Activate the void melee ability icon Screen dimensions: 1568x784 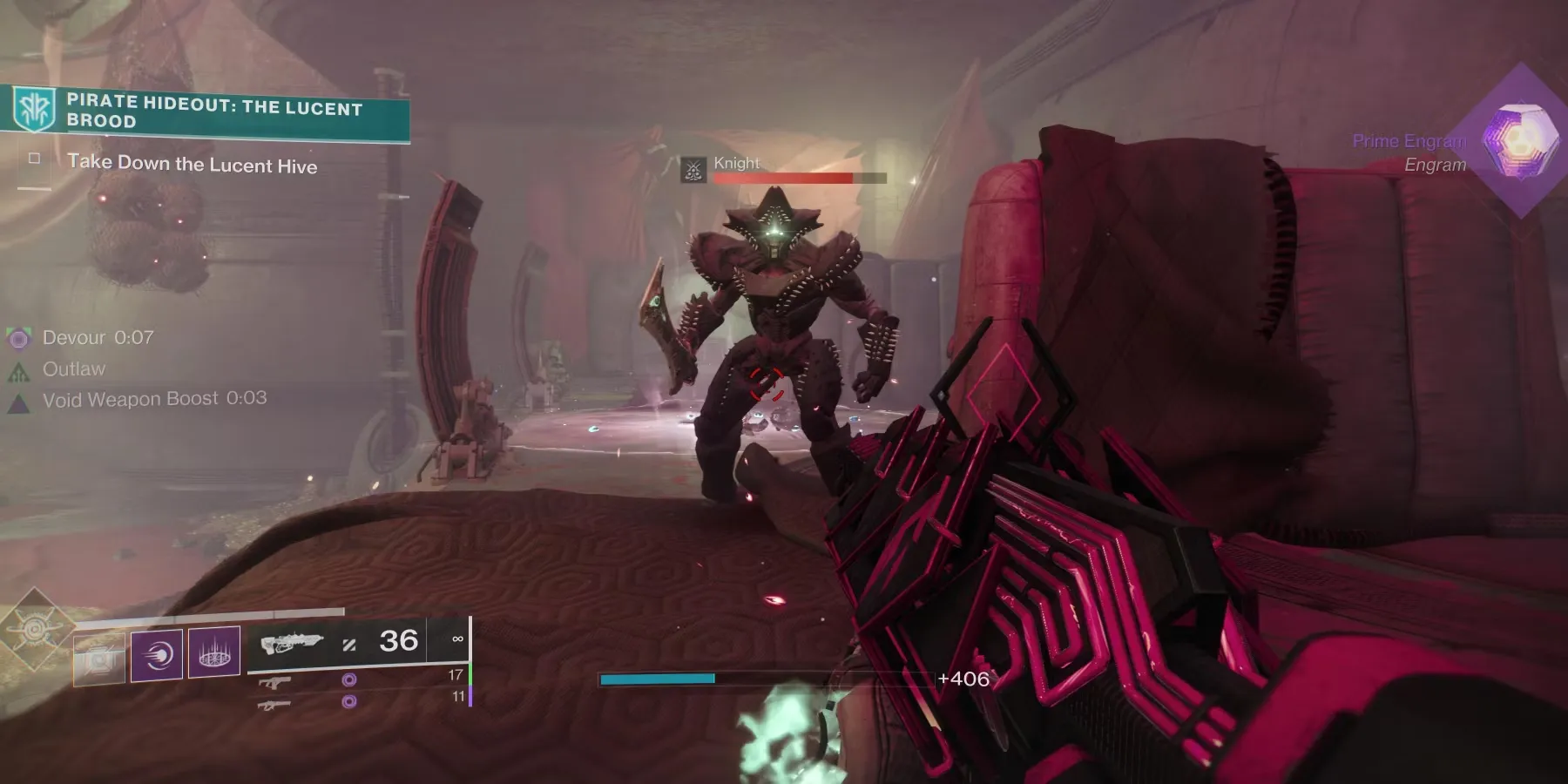click(157, 654)
